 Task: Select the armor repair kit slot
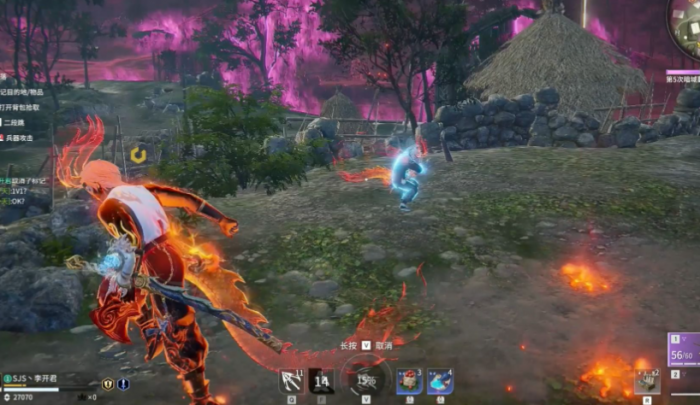(645, 381)
